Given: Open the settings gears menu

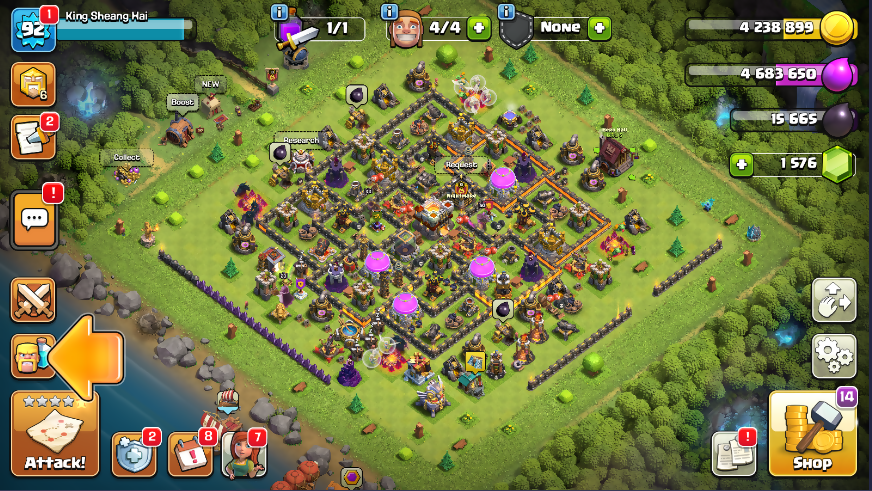Looking at the screenshot, I should pos(833,354).
